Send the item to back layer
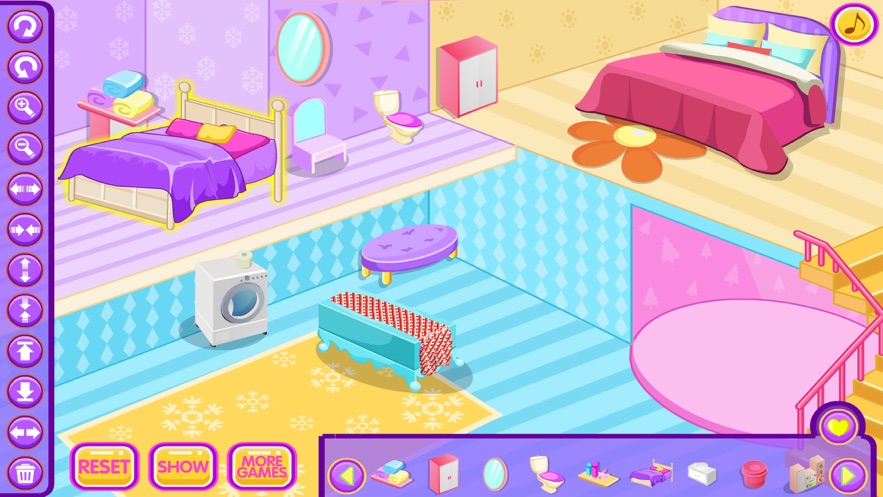 coord(24,391)
